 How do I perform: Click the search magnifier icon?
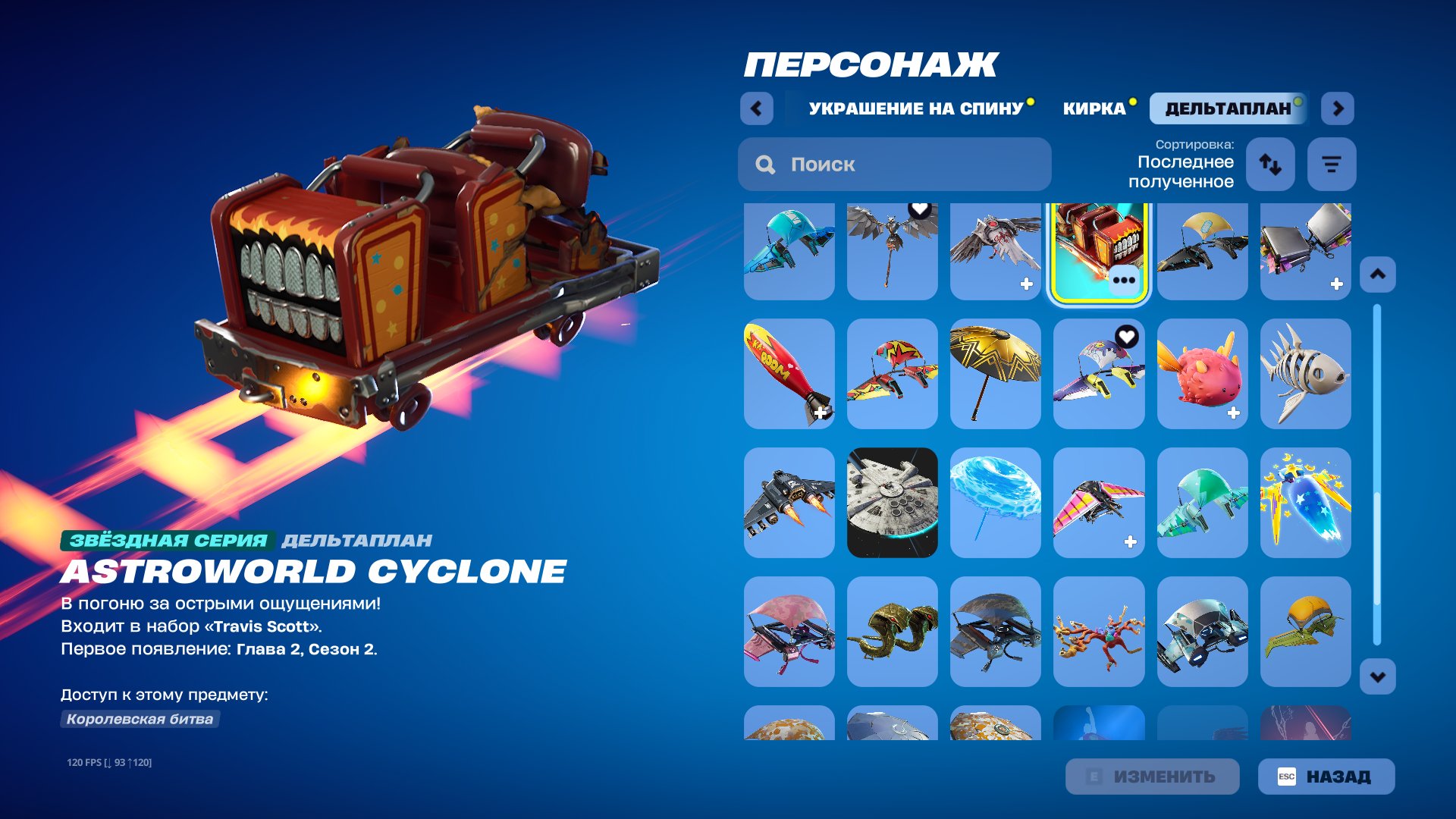[x=765, y=164]
